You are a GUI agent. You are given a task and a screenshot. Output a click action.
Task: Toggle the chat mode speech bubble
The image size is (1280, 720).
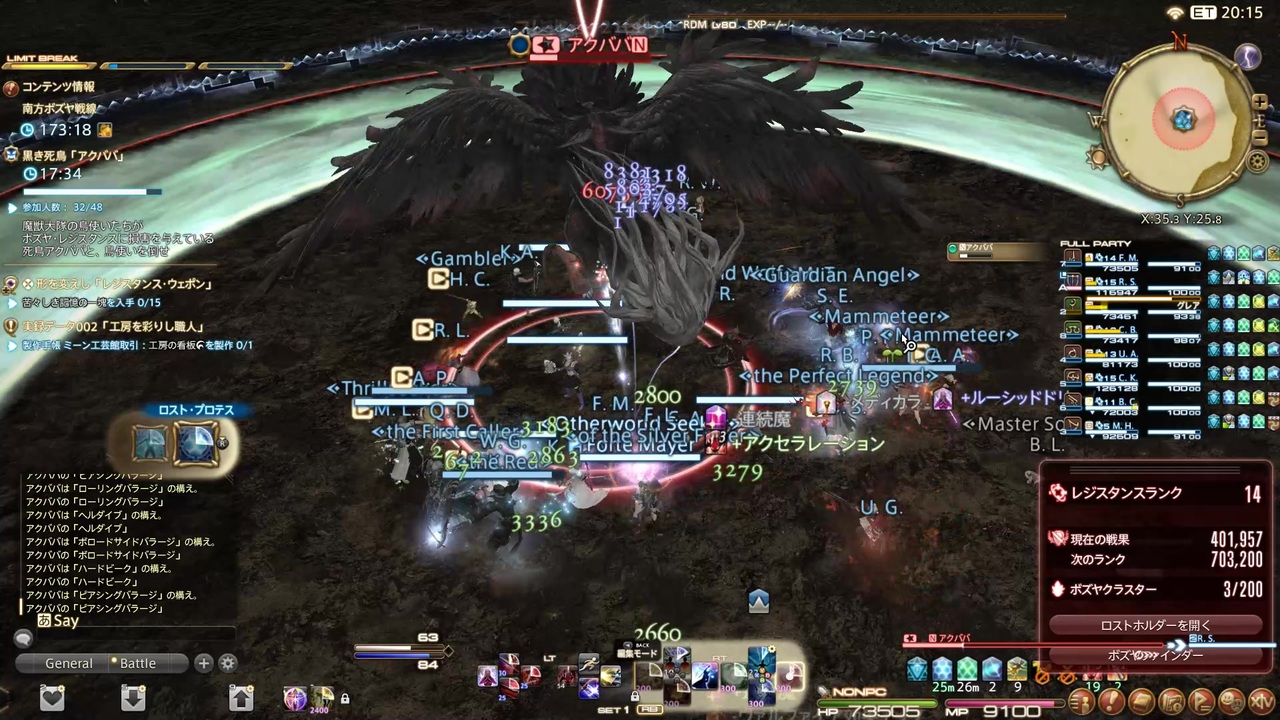click(23, 638)
